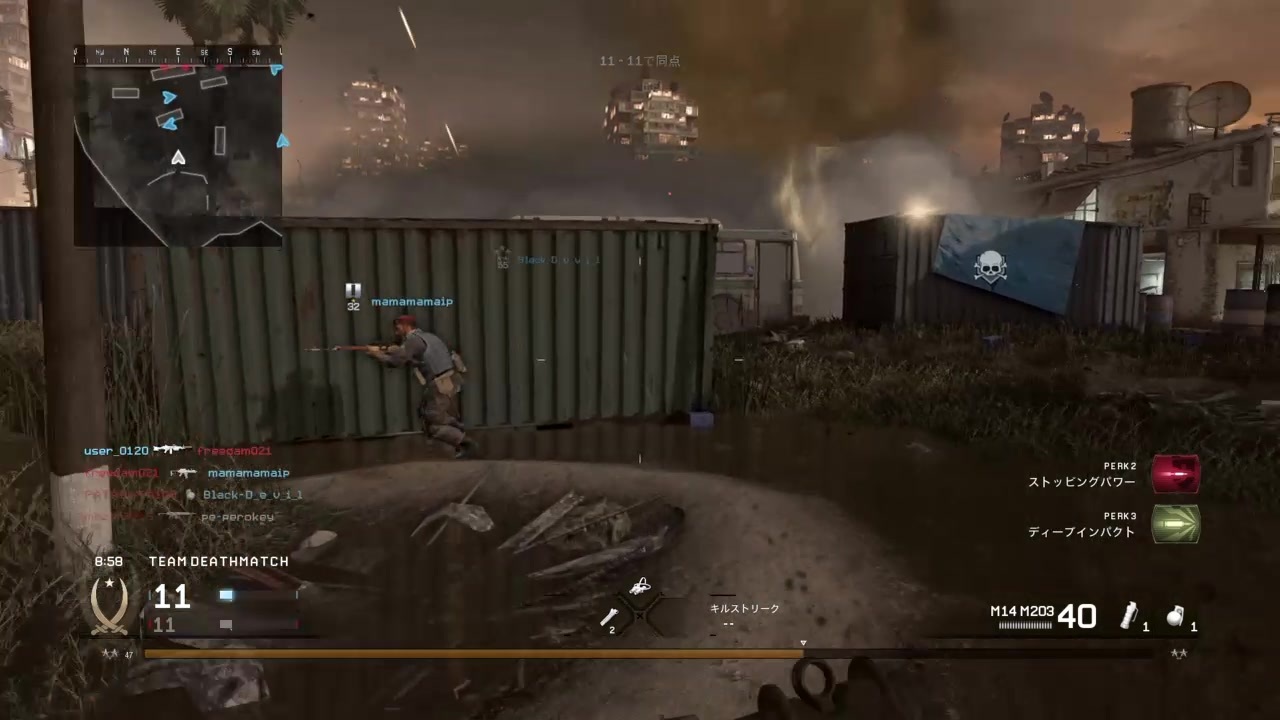This screenshot has width=1280, height=720.
Task: Toggle the player arrow on the minimap
Action: tap(177, 158)
